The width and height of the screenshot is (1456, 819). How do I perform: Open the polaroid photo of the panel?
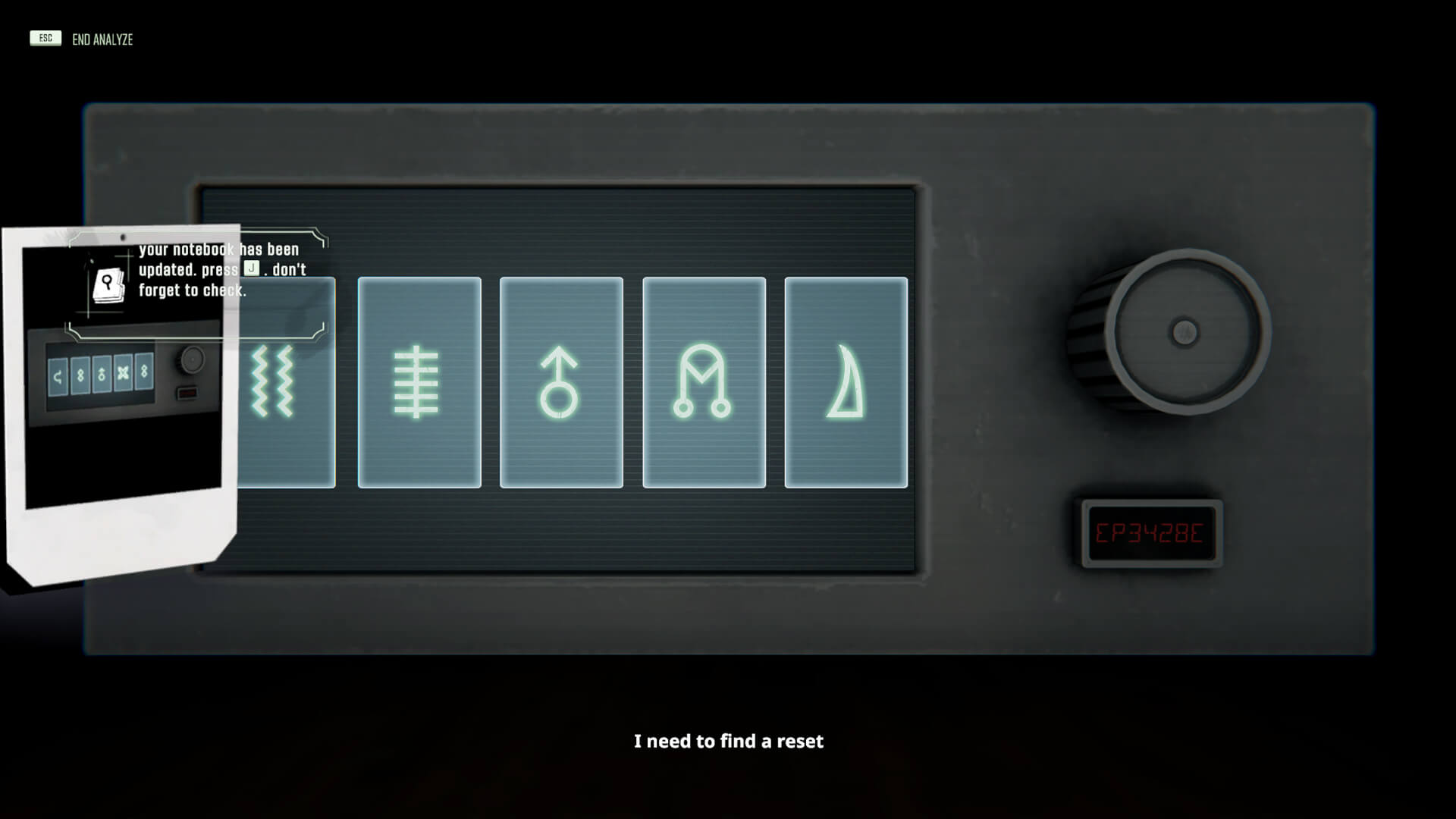(121, 425)
